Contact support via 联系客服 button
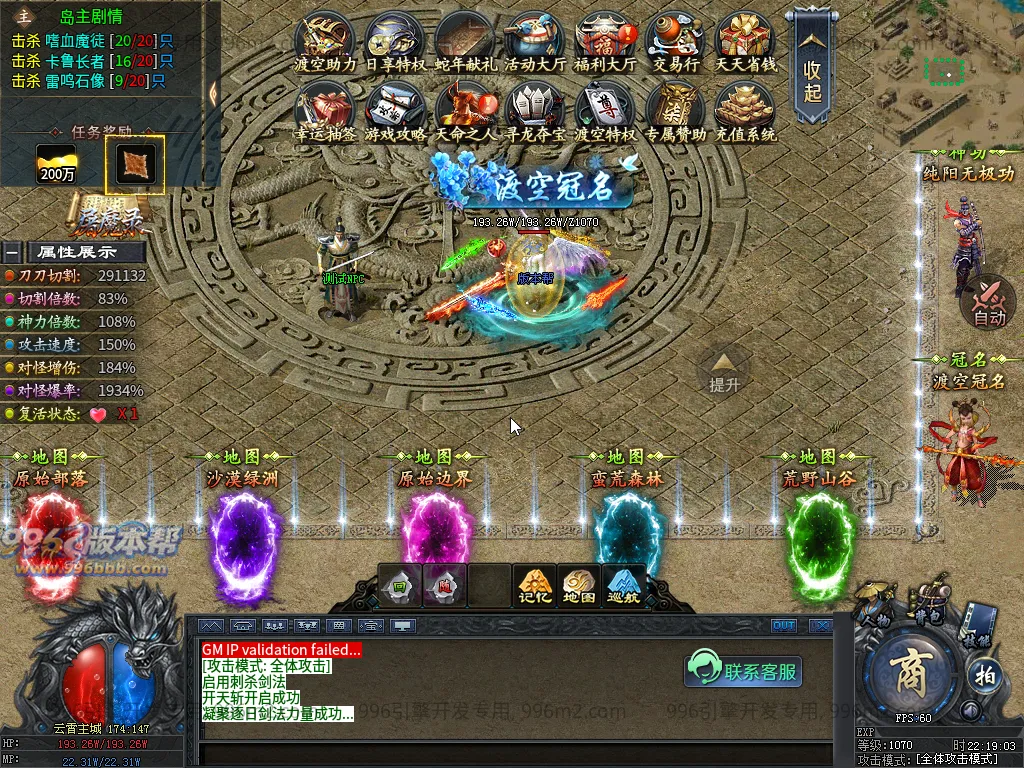The image size is (1024, 768). click(744, 670)
